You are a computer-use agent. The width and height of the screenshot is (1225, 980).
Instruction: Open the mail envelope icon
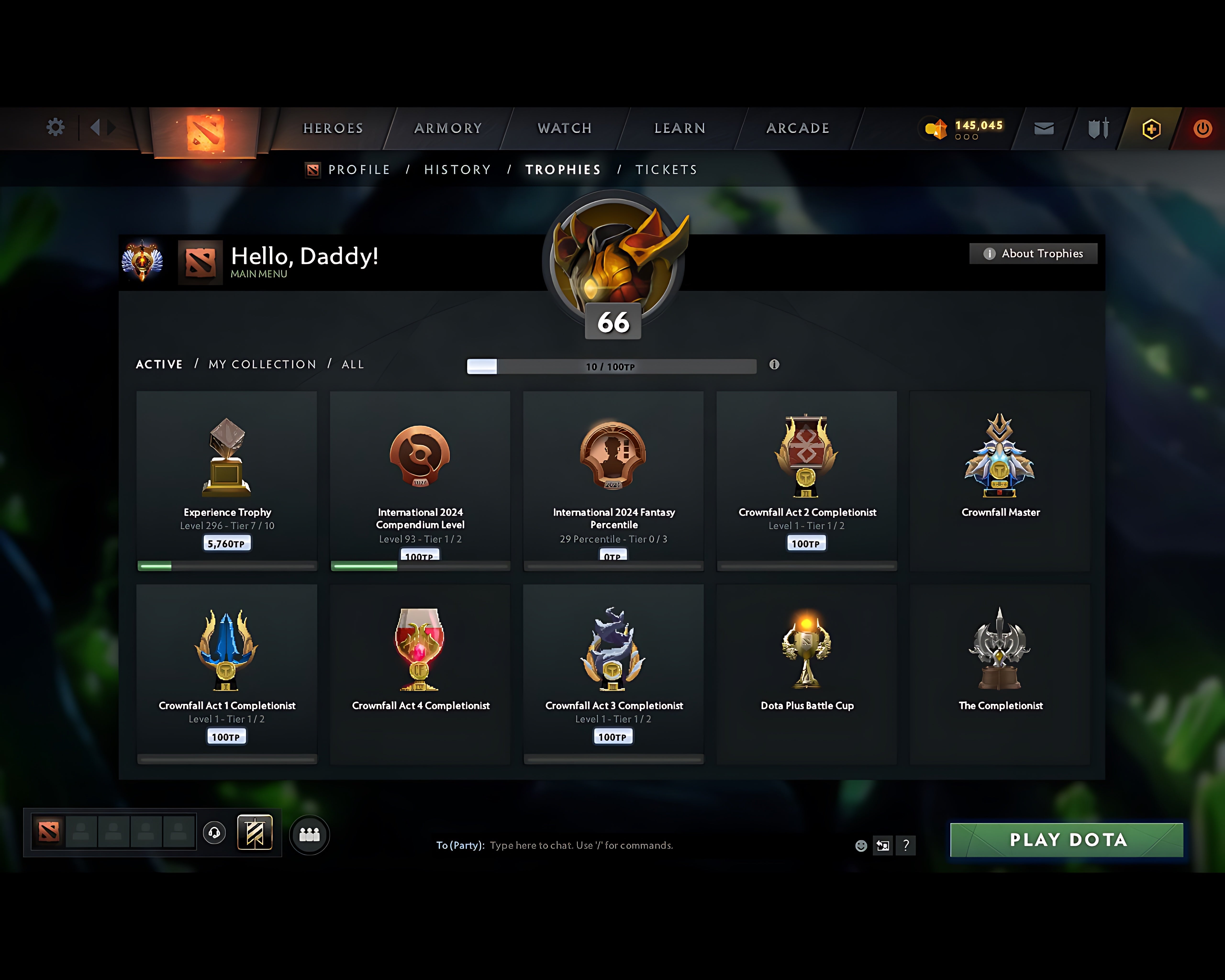click(1044, 128)
